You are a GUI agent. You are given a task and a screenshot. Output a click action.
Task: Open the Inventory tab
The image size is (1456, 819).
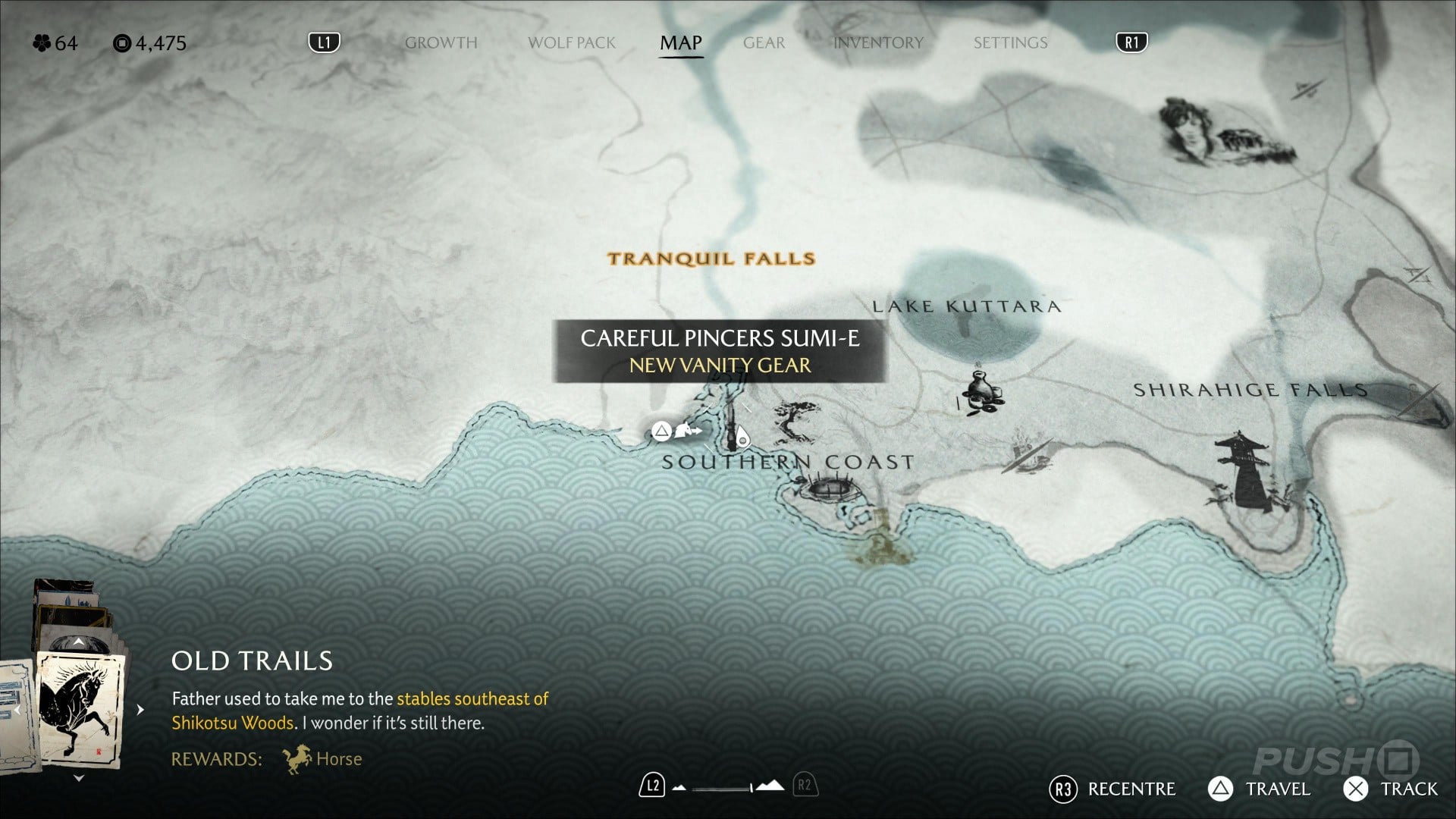[878, 43]
